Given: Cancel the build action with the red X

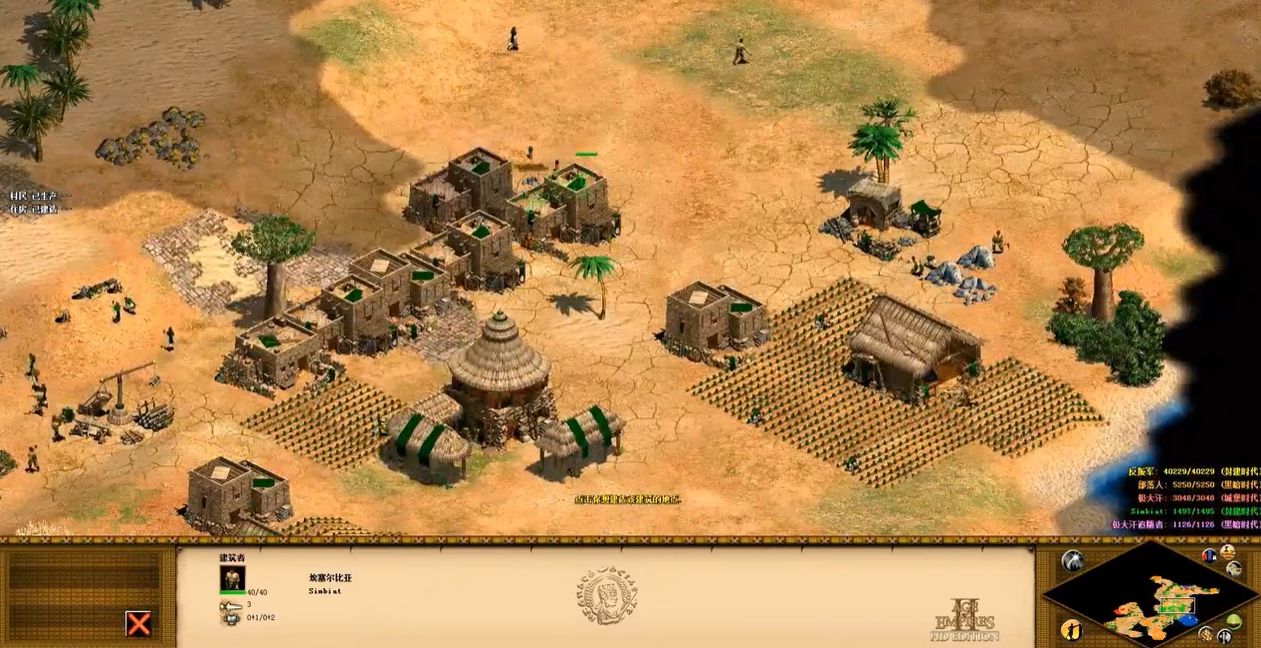Looking at the screenshot, I should [x=138, y=624].
